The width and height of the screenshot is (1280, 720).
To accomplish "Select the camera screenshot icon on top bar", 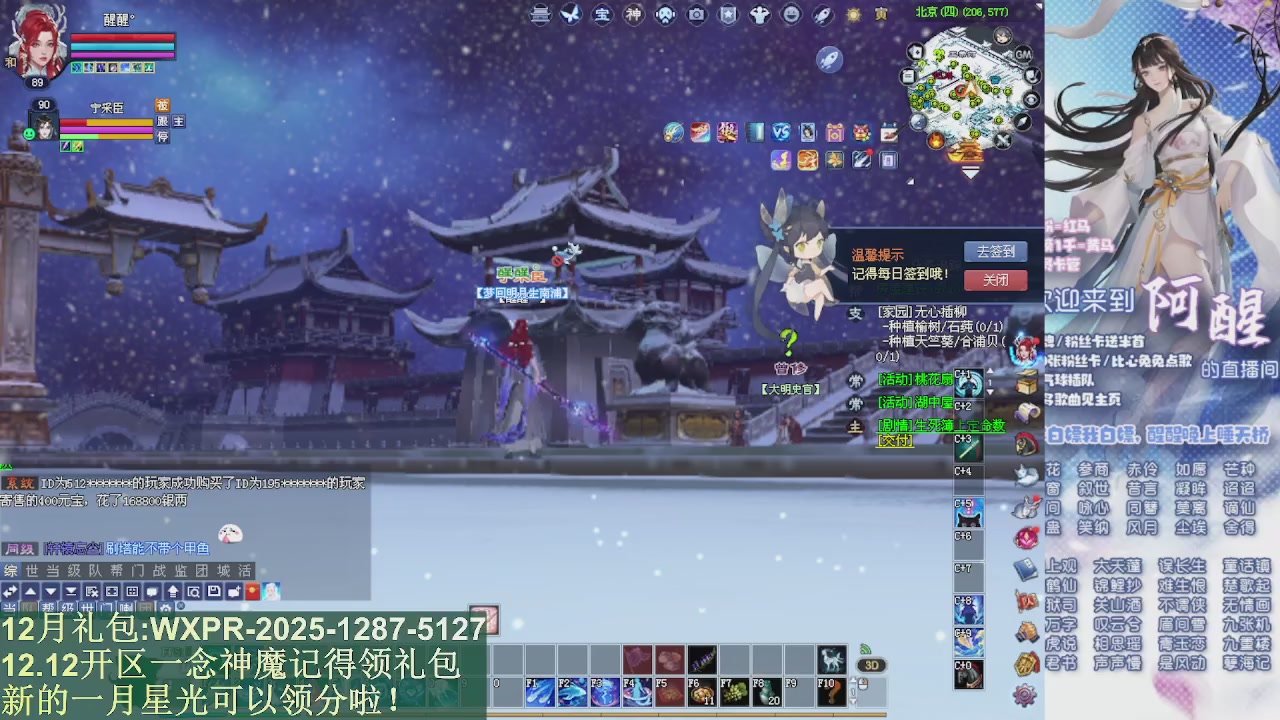I will coord(698,14).
